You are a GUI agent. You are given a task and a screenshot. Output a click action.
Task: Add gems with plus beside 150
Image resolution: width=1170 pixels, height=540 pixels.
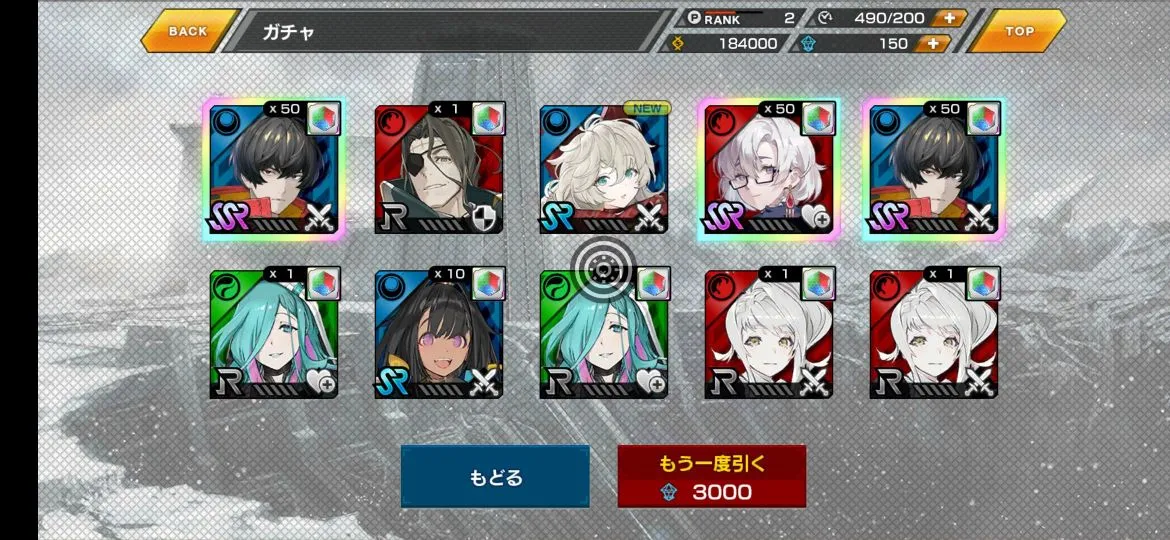934,43
